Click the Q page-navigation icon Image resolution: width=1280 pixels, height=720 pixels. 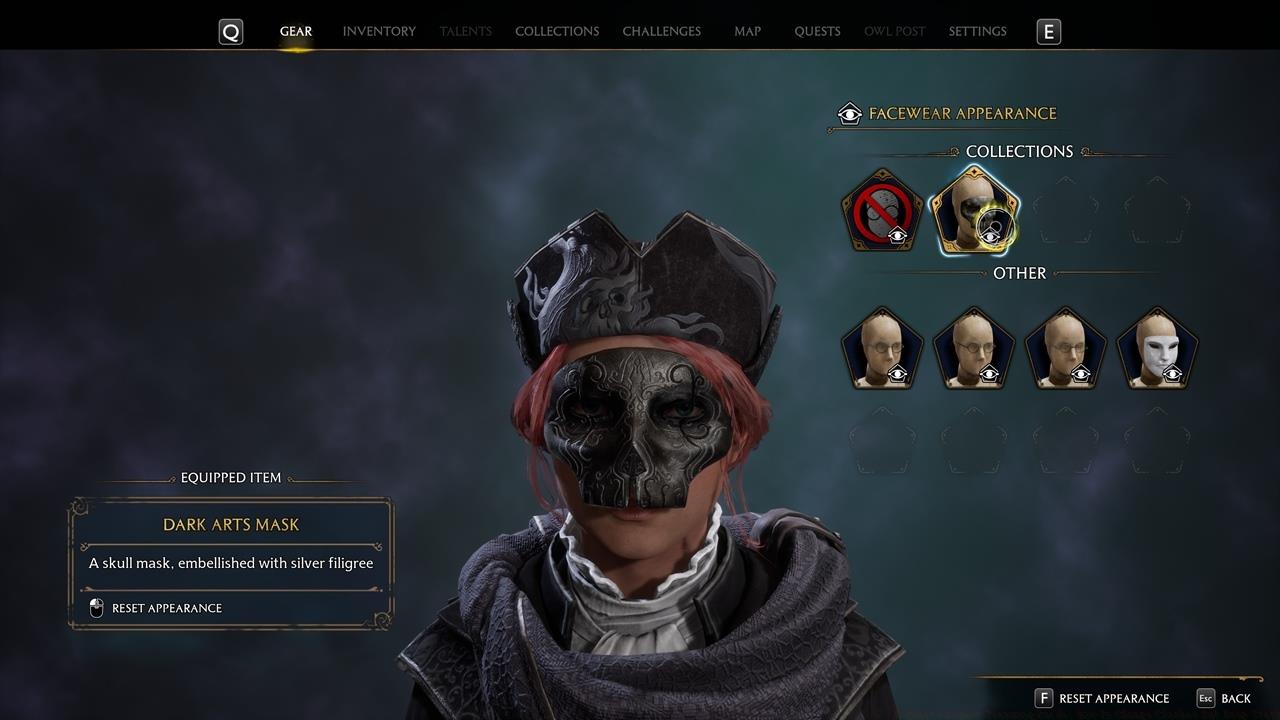click(x=231, y=31)
